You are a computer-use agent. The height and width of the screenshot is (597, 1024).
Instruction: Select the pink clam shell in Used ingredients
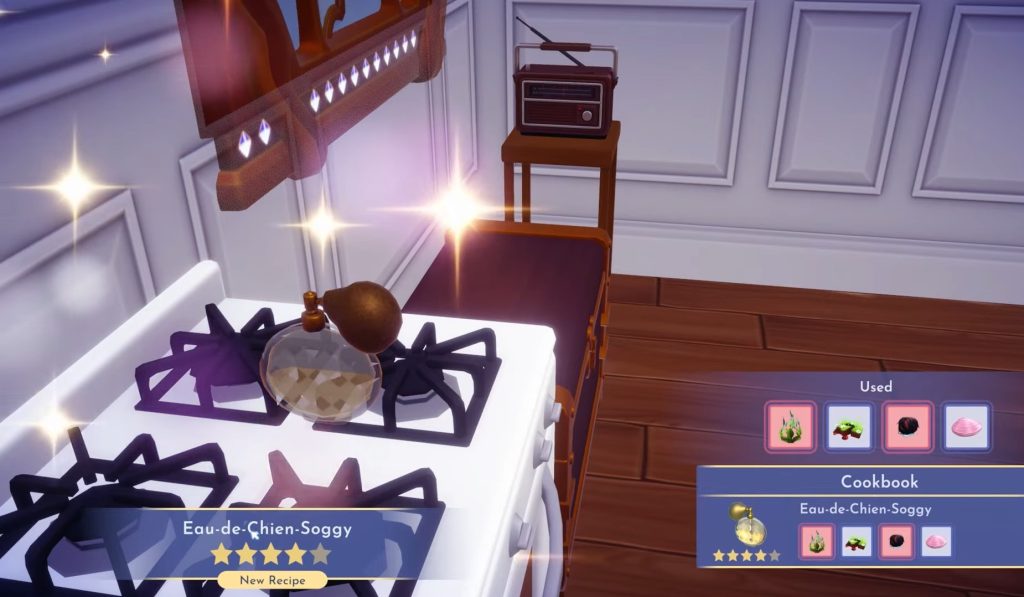pyautogui.click(x=966, y=427)
